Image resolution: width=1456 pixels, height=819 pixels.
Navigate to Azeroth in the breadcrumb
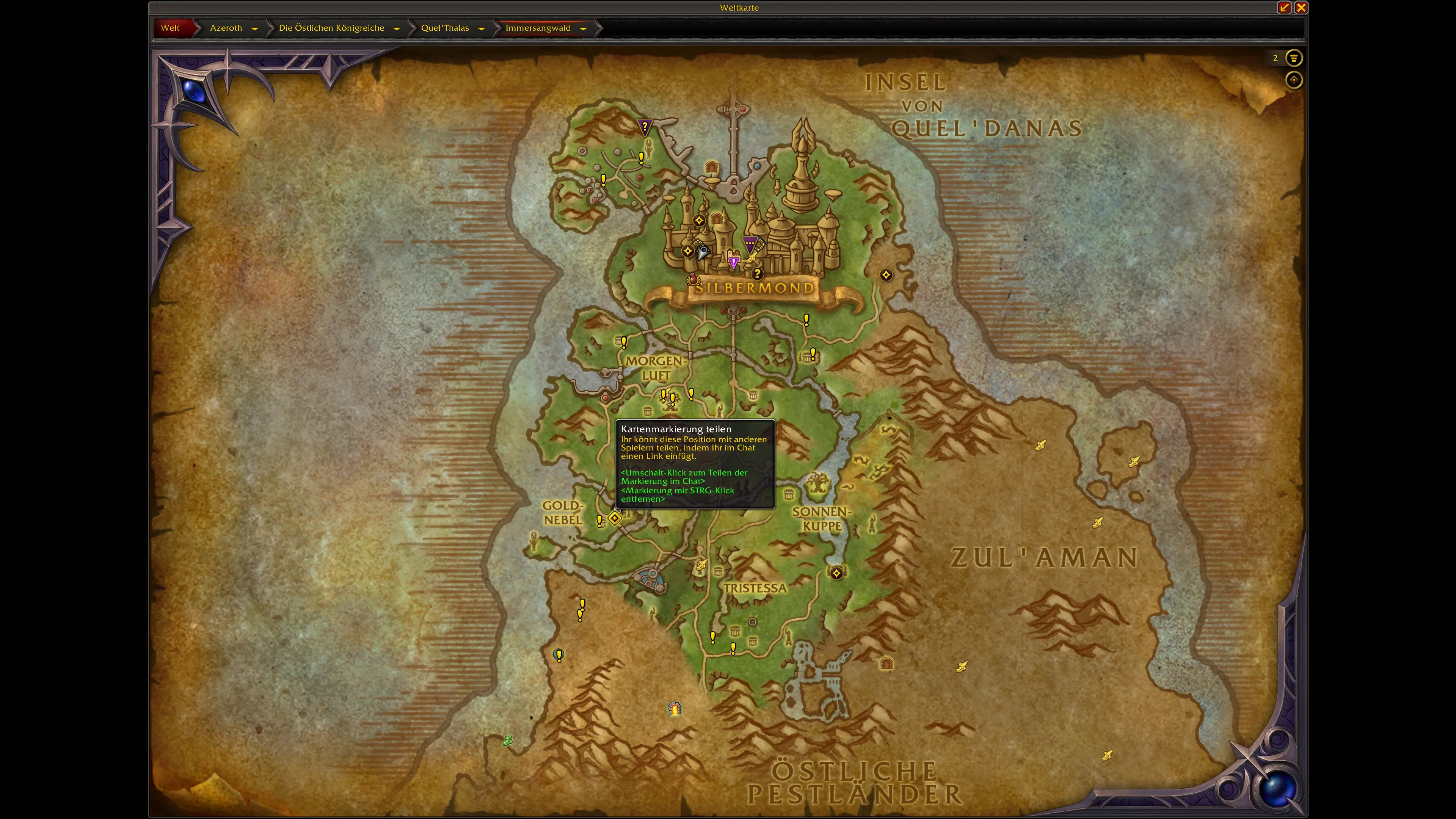(x=226, y=28)
